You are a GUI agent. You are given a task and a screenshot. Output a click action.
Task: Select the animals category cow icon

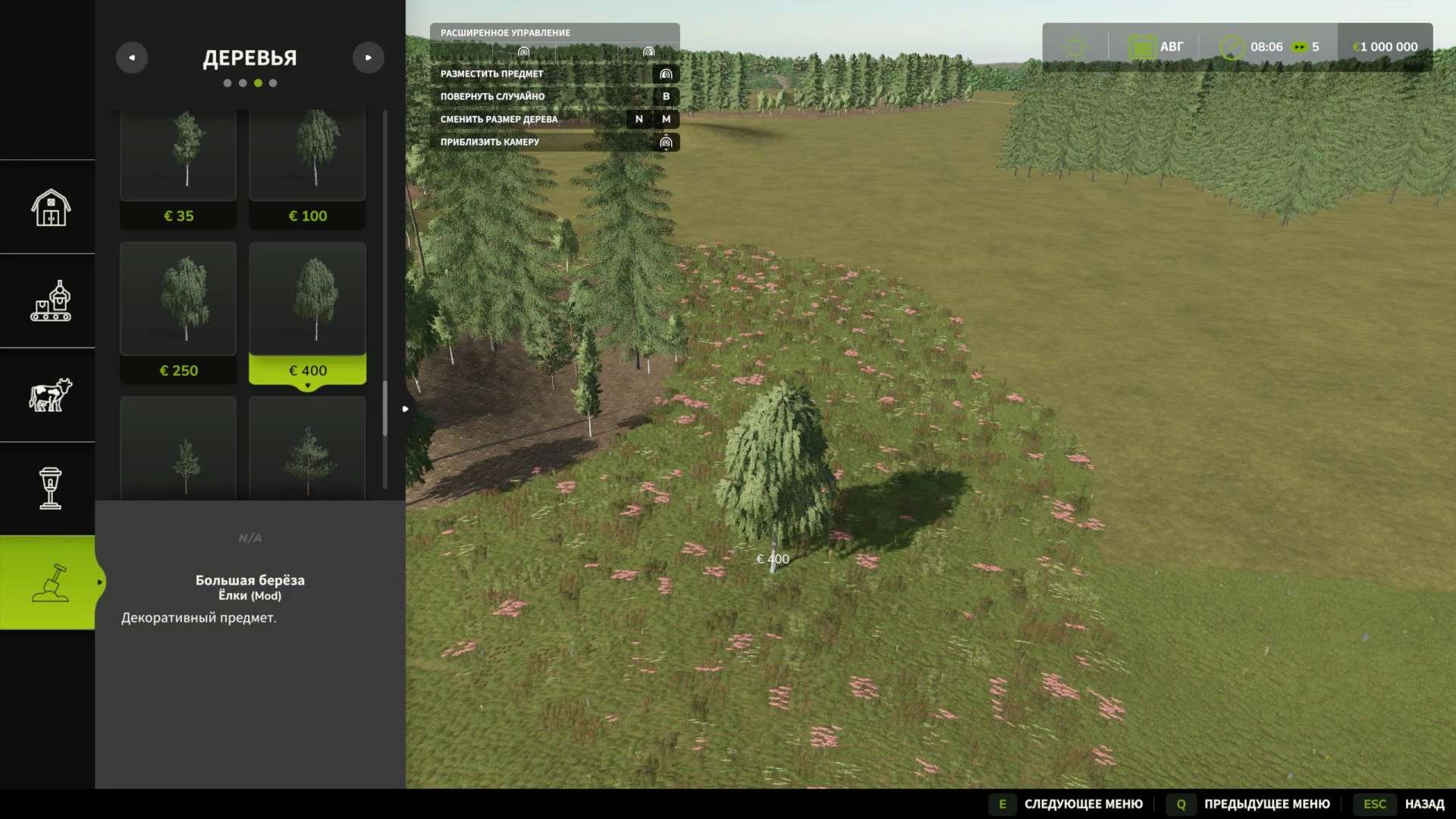coord(49,396)
